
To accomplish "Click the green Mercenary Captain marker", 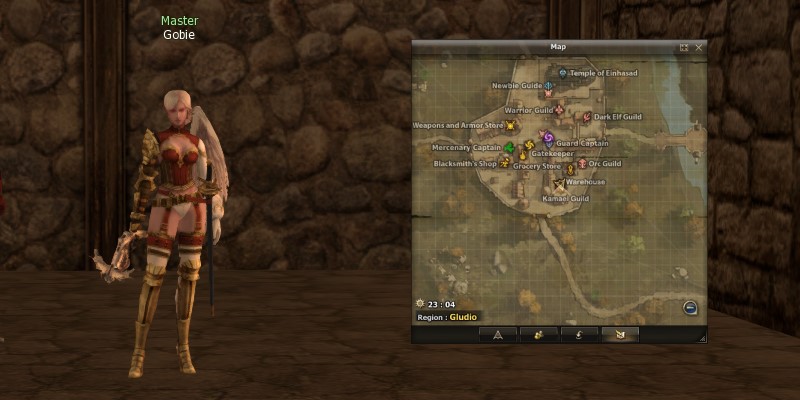I will [x=510, y=149].
